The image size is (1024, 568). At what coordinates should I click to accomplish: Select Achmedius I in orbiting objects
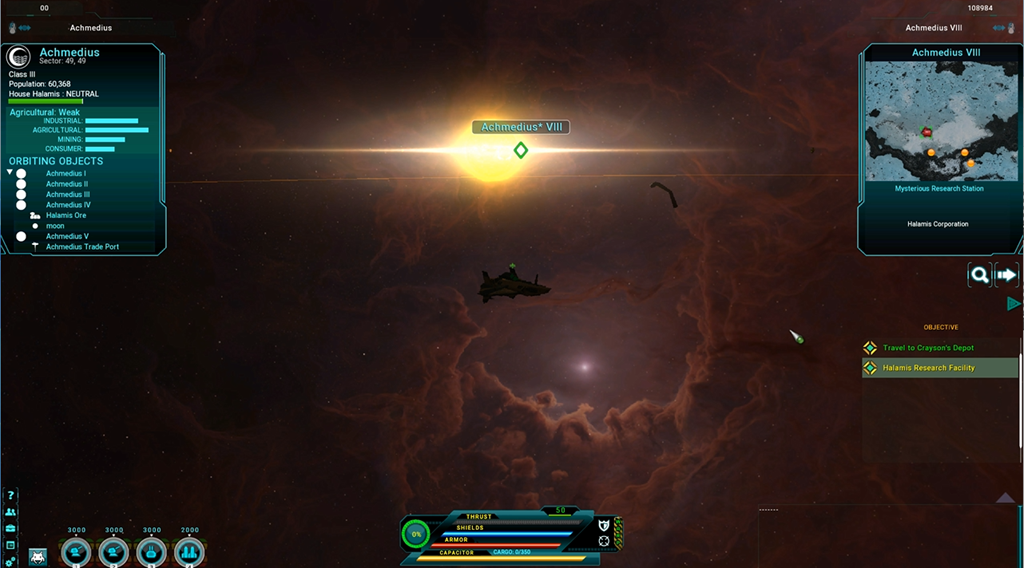(66, 174)
